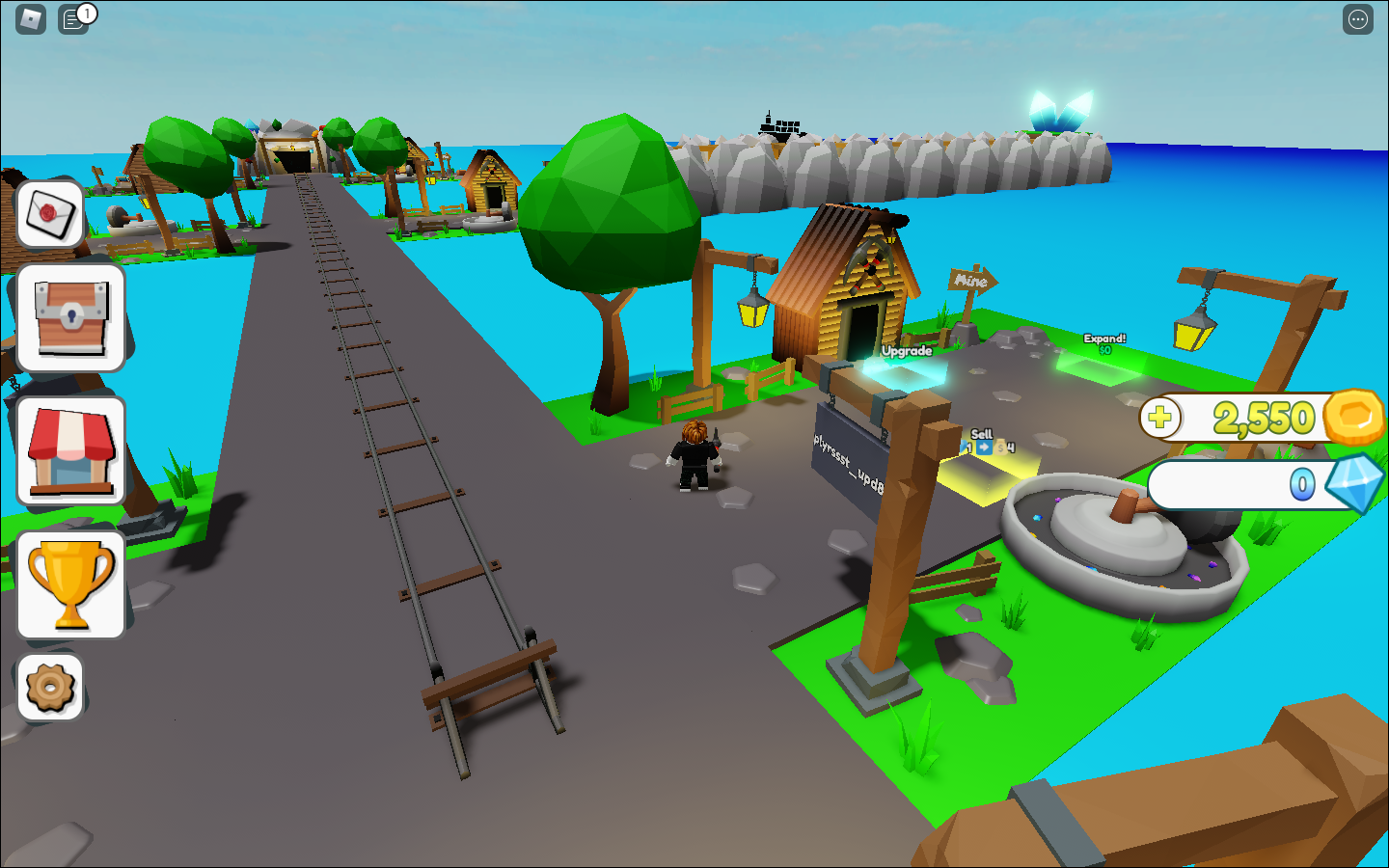Open the chat icon with notification badge
Viewport: 1389px width, 868px height.
coord(72,19)
